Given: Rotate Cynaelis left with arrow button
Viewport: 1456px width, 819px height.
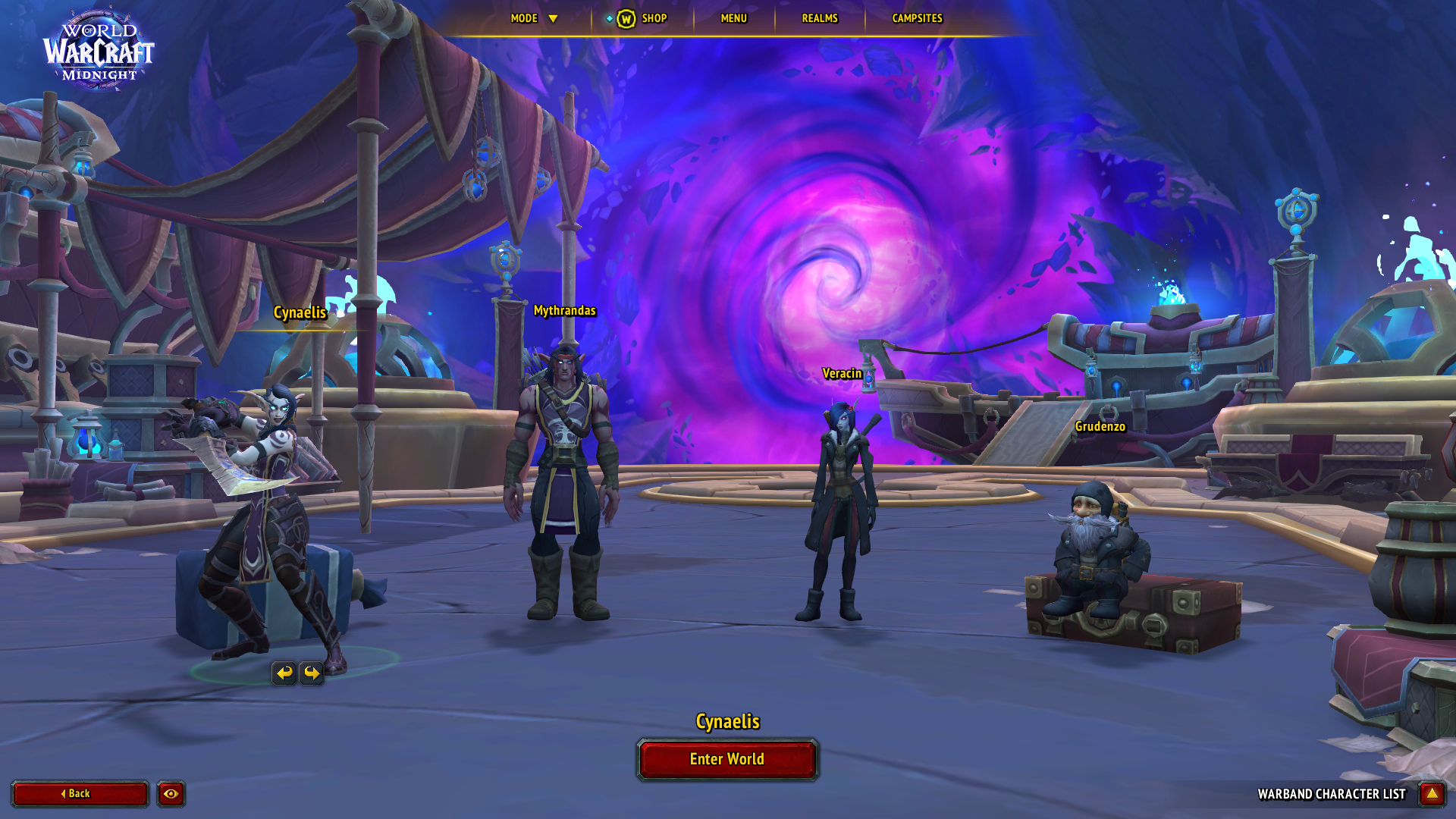Looking at the screenshot, I should tap(284, 673).
